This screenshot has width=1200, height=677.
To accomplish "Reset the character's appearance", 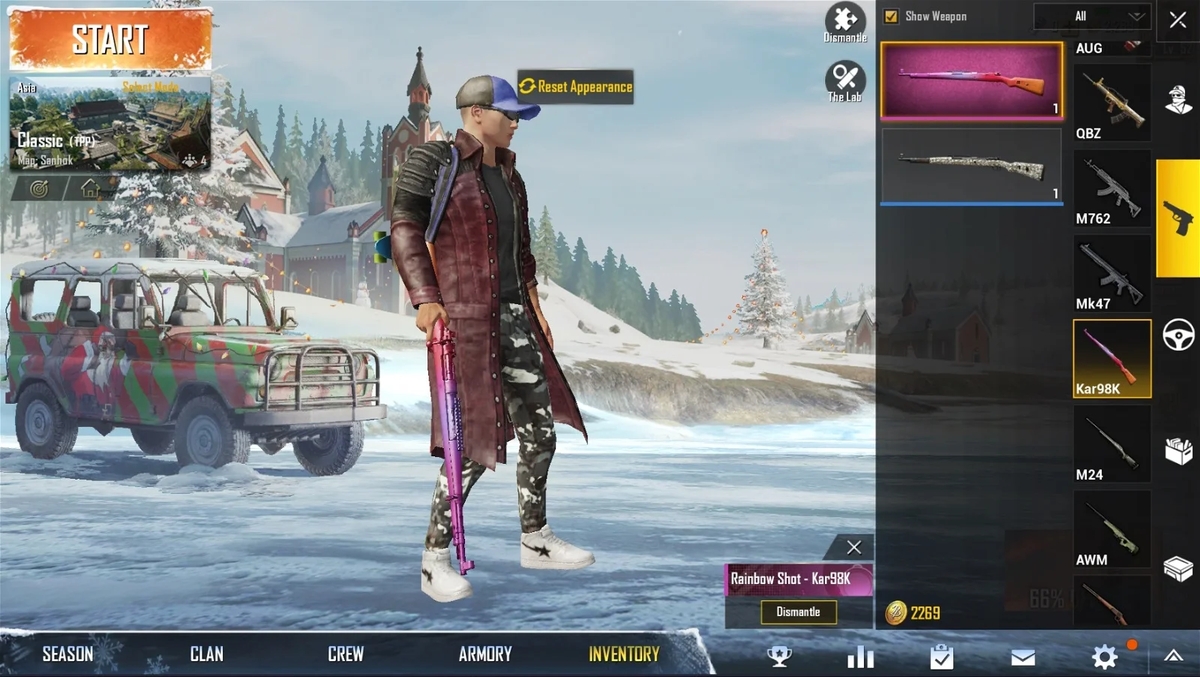I will [576, 87].
